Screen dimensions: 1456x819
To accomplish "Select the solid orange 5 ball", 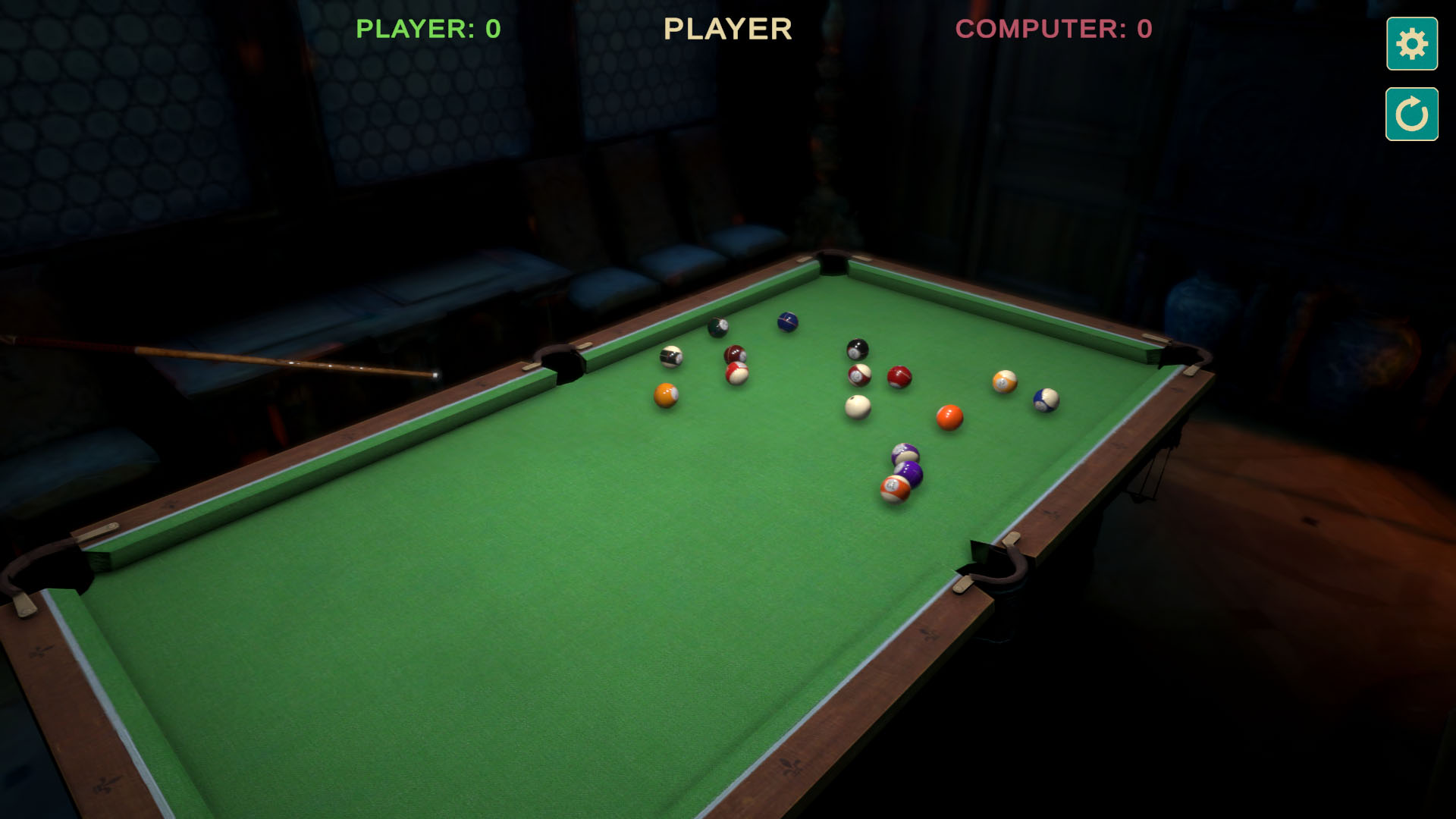I will click(949, 419).
